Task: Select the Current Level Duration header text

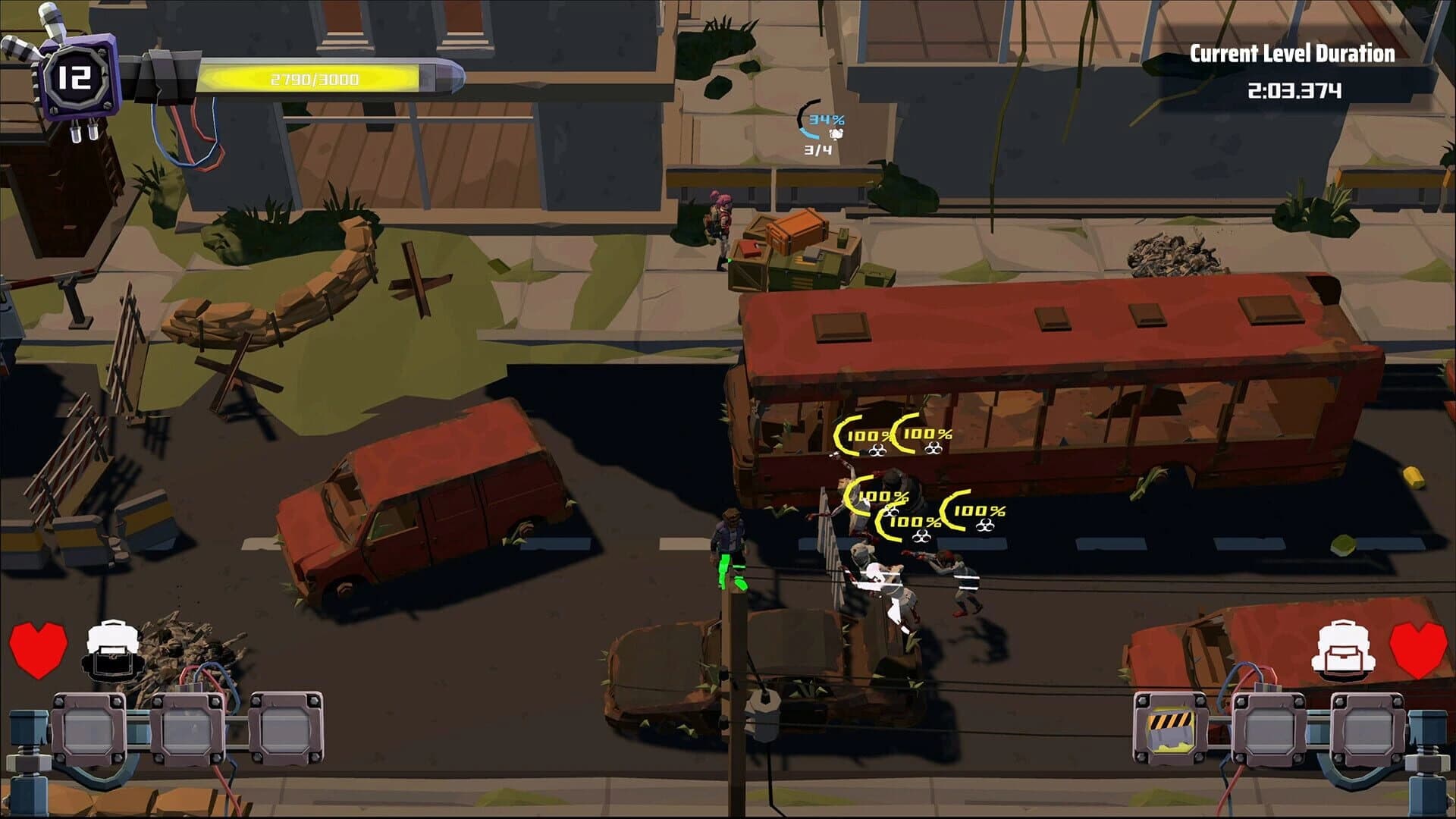Action: click(1332, 53)
